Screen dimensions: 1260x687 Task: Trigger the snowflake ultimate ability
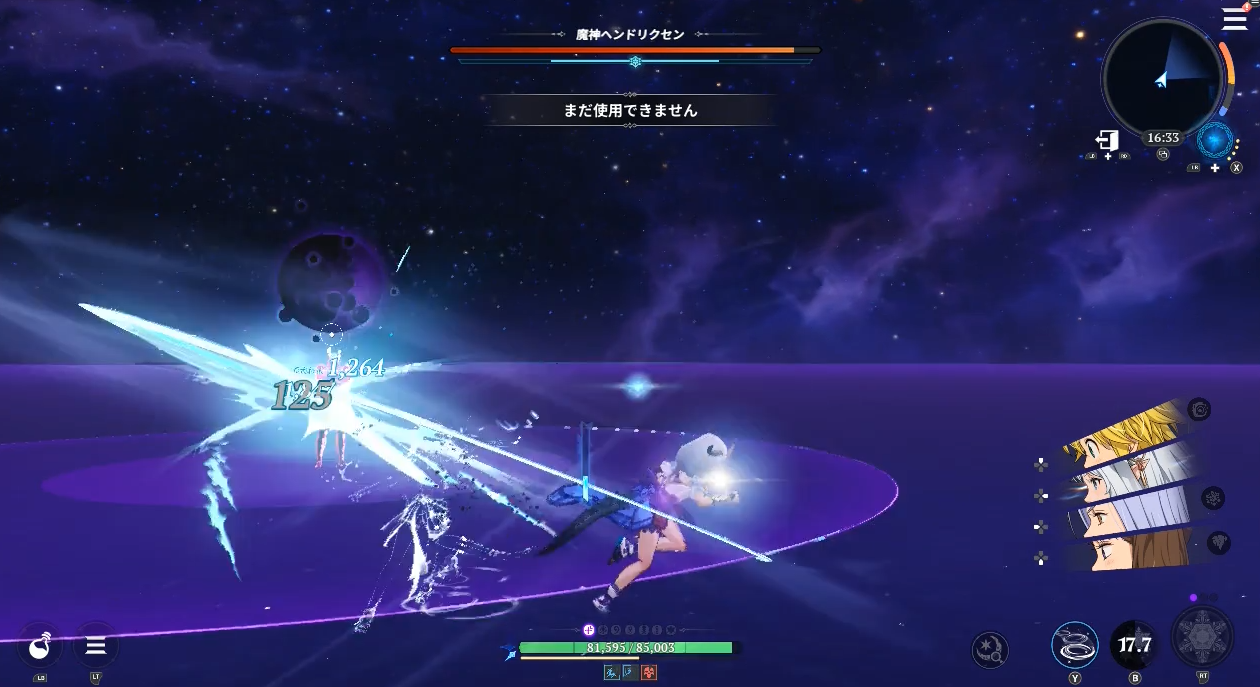(x=1203, y=637)
